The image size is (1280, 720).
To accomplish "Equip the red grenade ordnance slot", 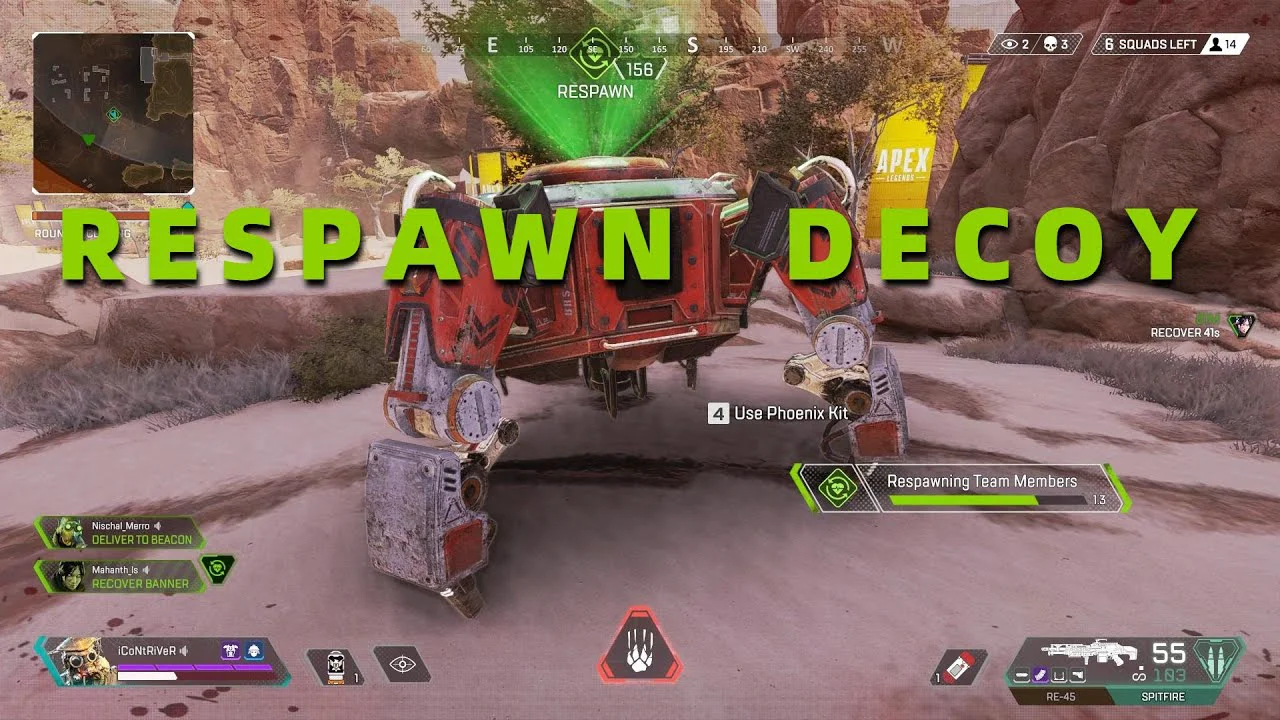I will click(x=962, y=667).
